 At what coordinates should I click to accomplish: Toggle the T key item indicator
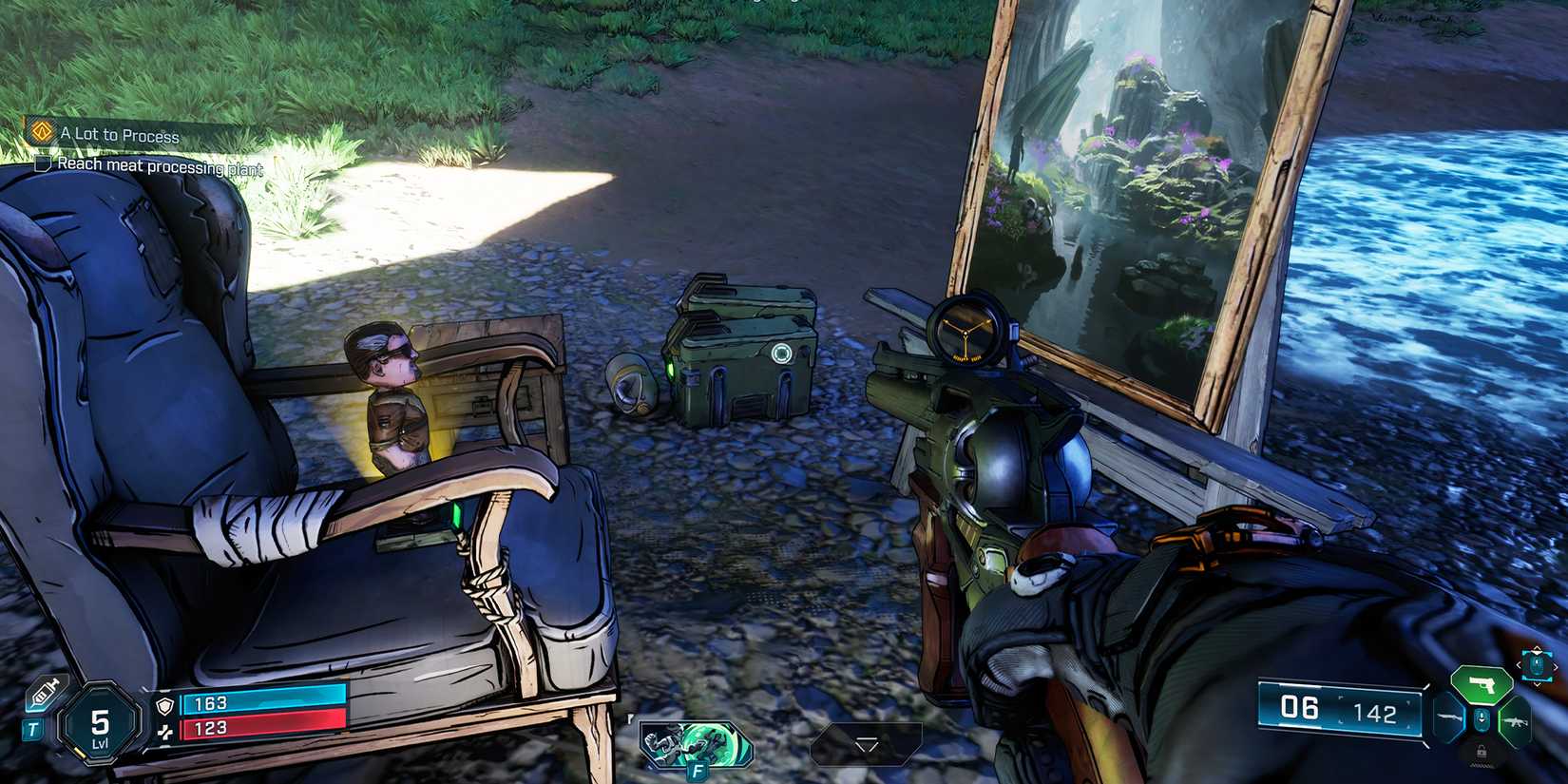coord(33,729)
